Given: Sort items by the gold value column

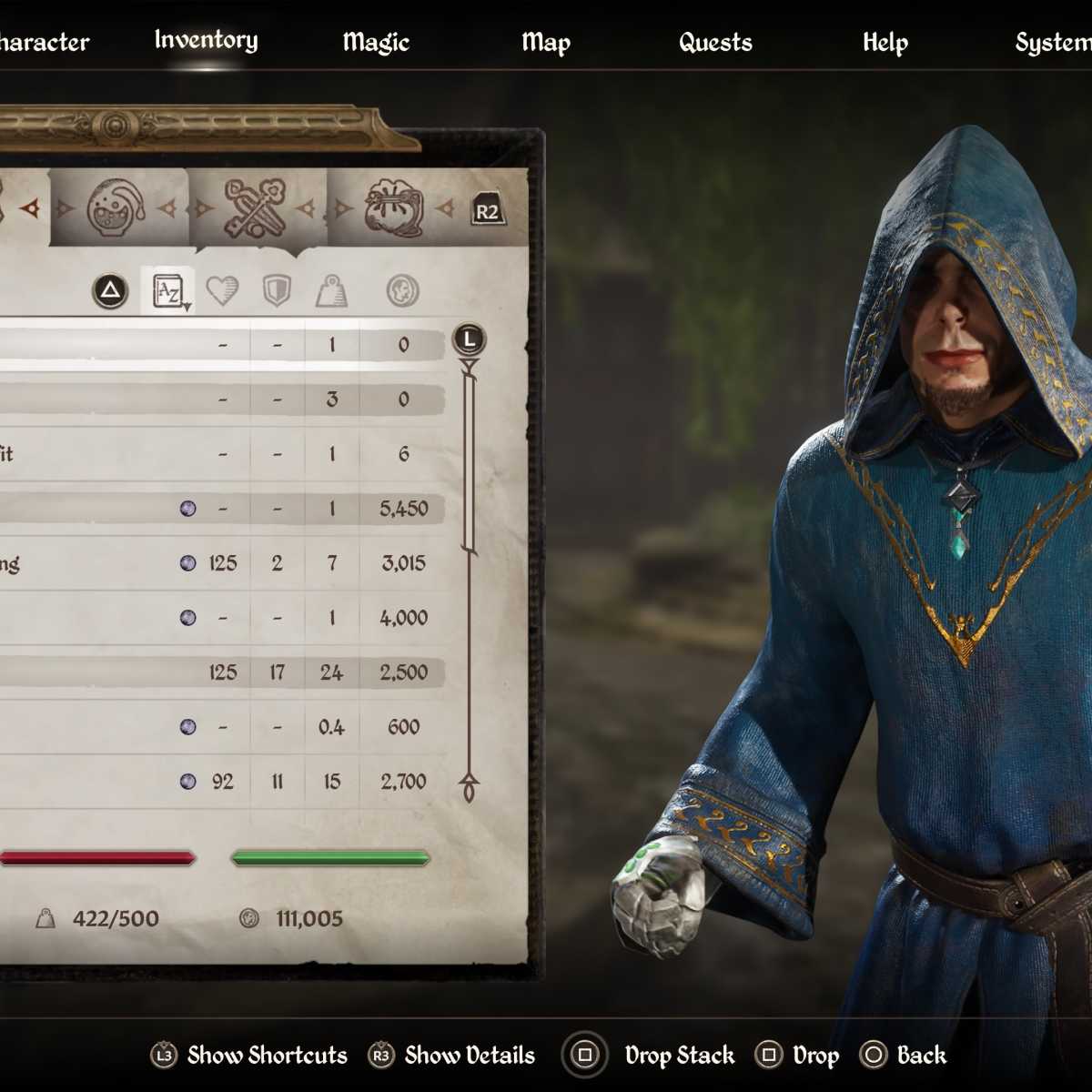Looking at the screenshot, I should coord(402,291).
